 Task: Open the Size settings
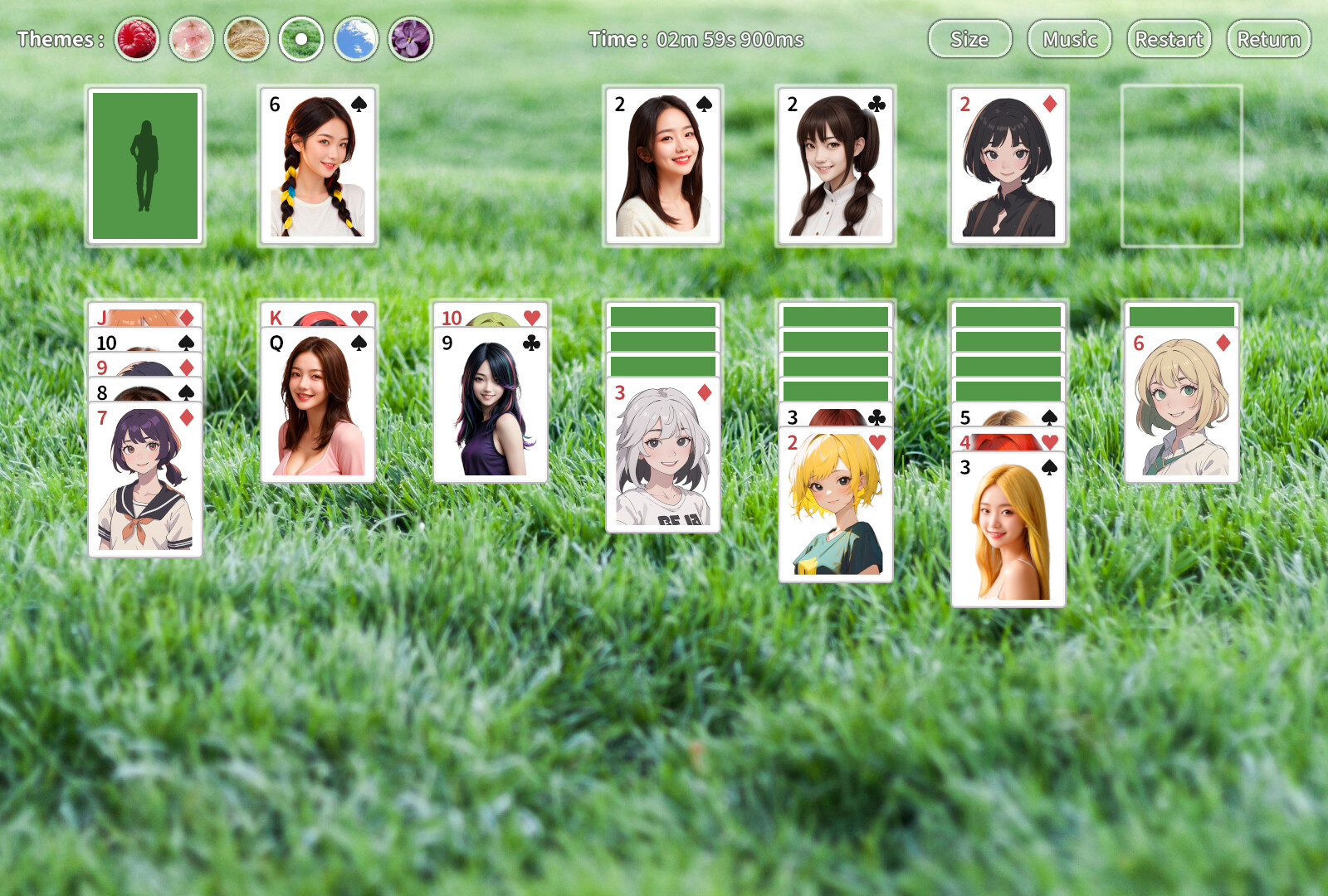coord(969,39)
